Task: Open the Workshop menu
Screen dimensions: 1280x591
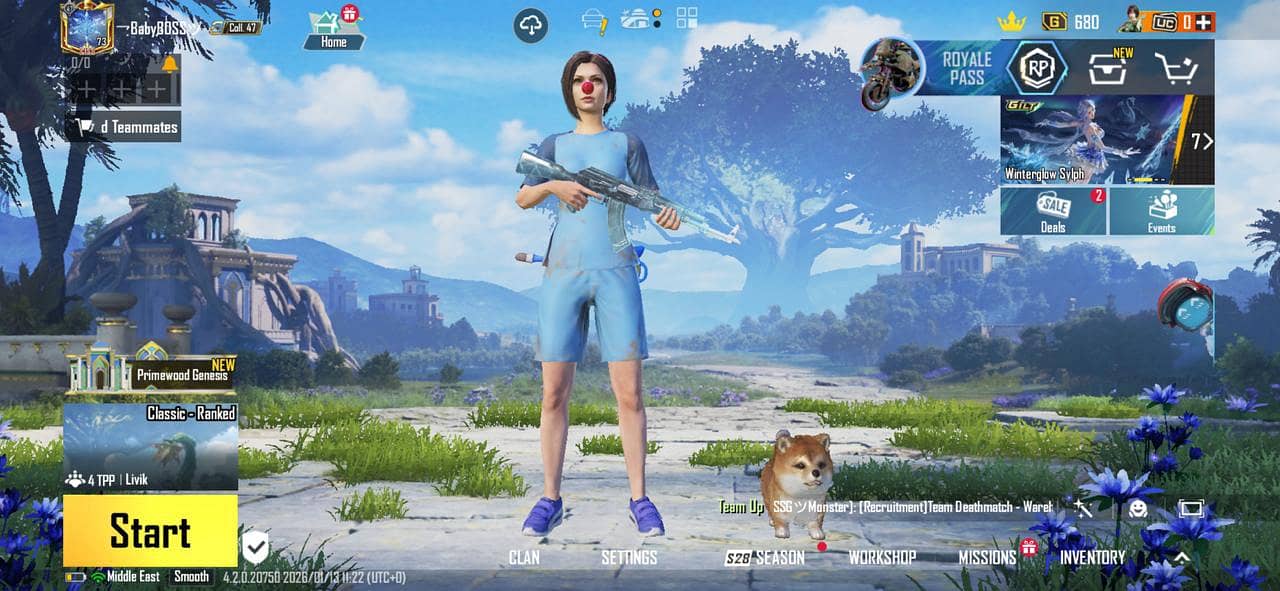Action: tap(882, 558)
